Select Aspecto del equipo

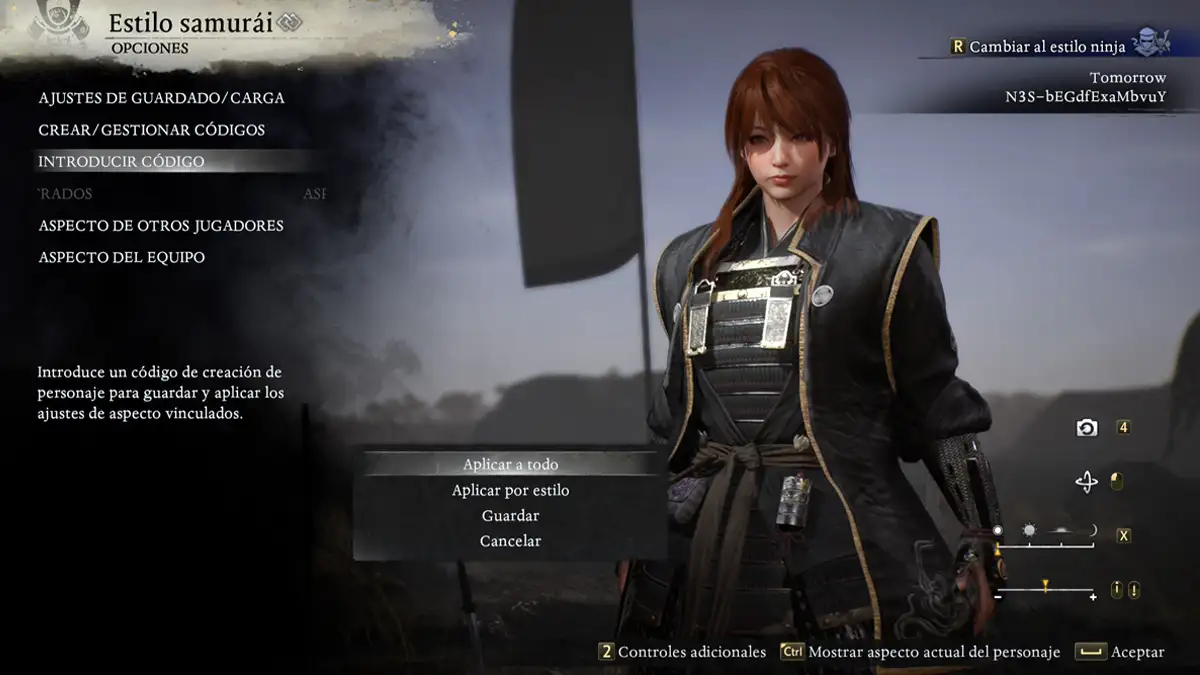click(121, 258)
